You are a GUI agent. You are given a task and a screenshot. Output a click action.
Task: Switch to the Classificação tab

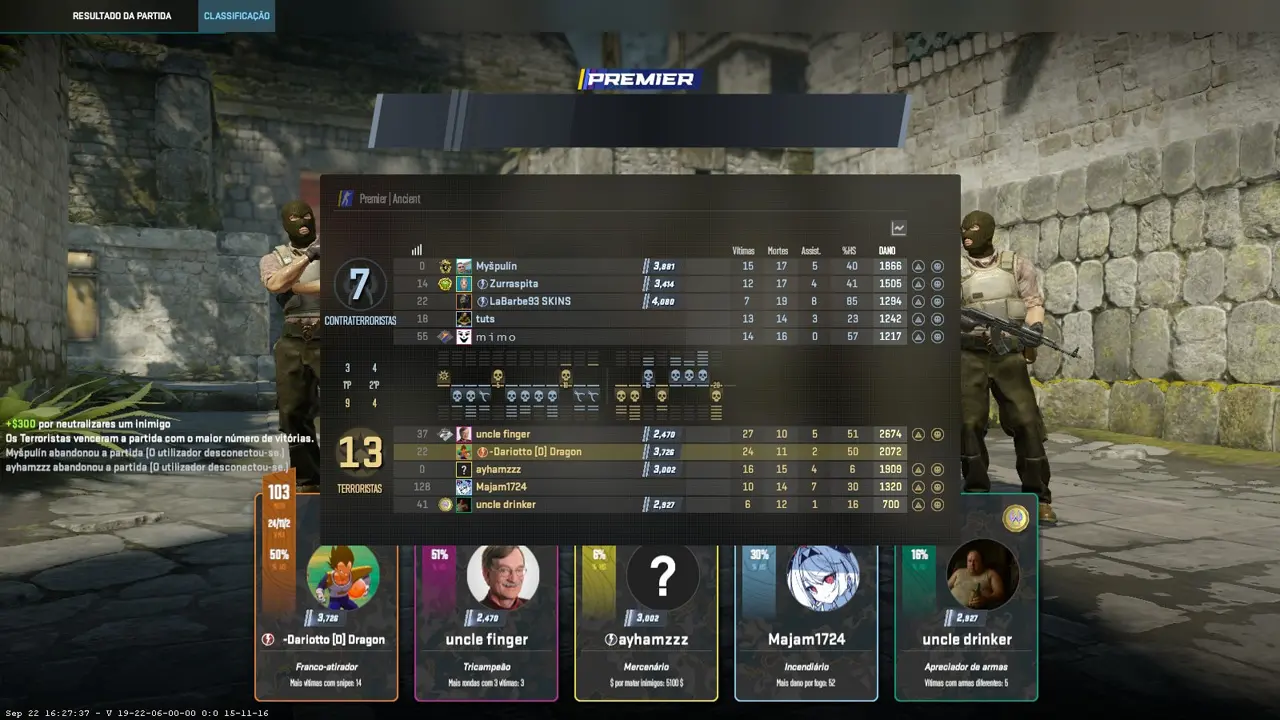[236, 16]
